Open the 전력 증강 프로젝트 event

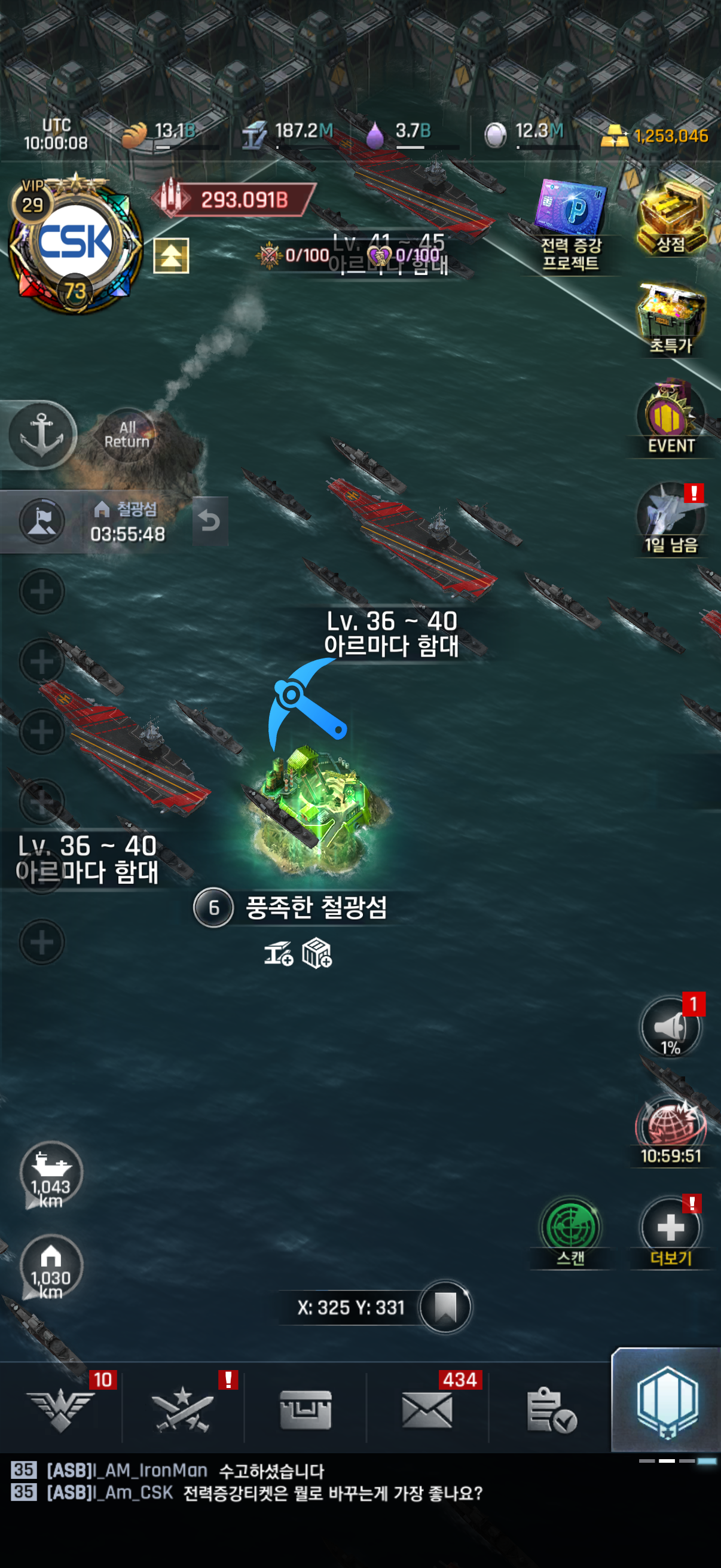tap(571, 224)
